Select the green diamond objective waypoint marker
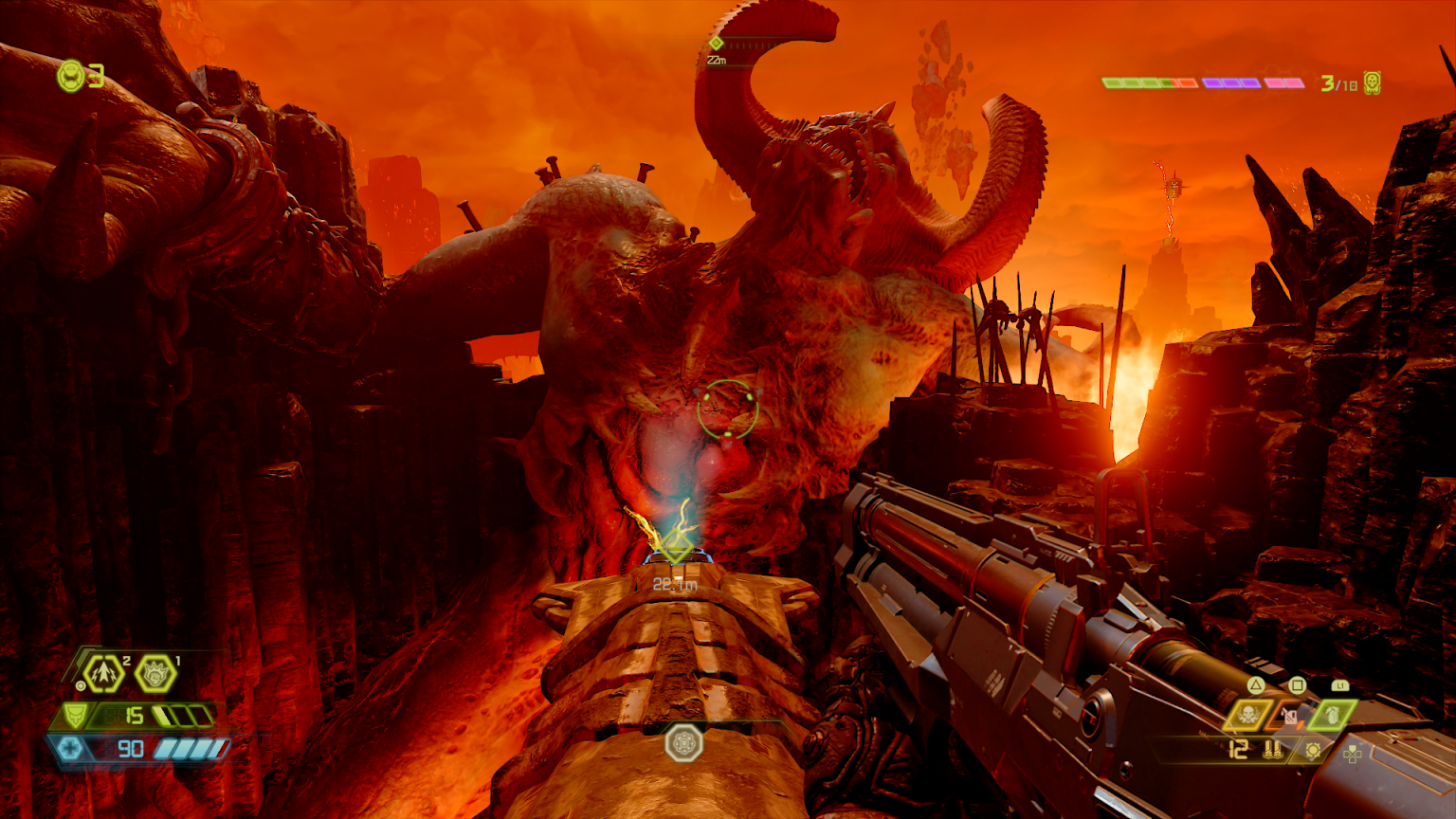Image resolution: width=1456 pixels, height=819 pixels. click(x=675, y=547)
